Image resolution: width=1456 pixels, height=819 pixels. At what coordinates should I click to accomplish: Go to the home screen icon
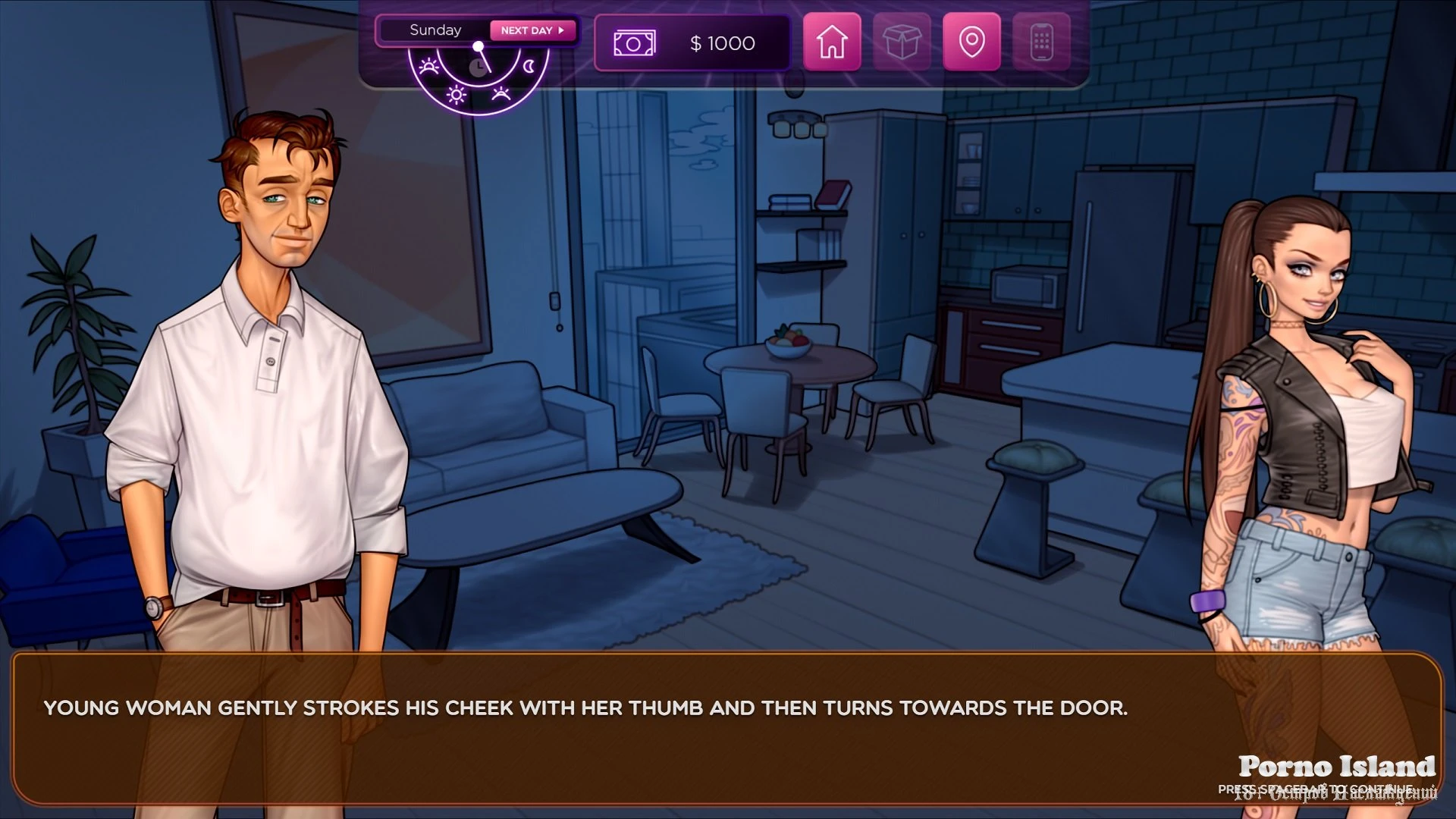tap(832, 42)
